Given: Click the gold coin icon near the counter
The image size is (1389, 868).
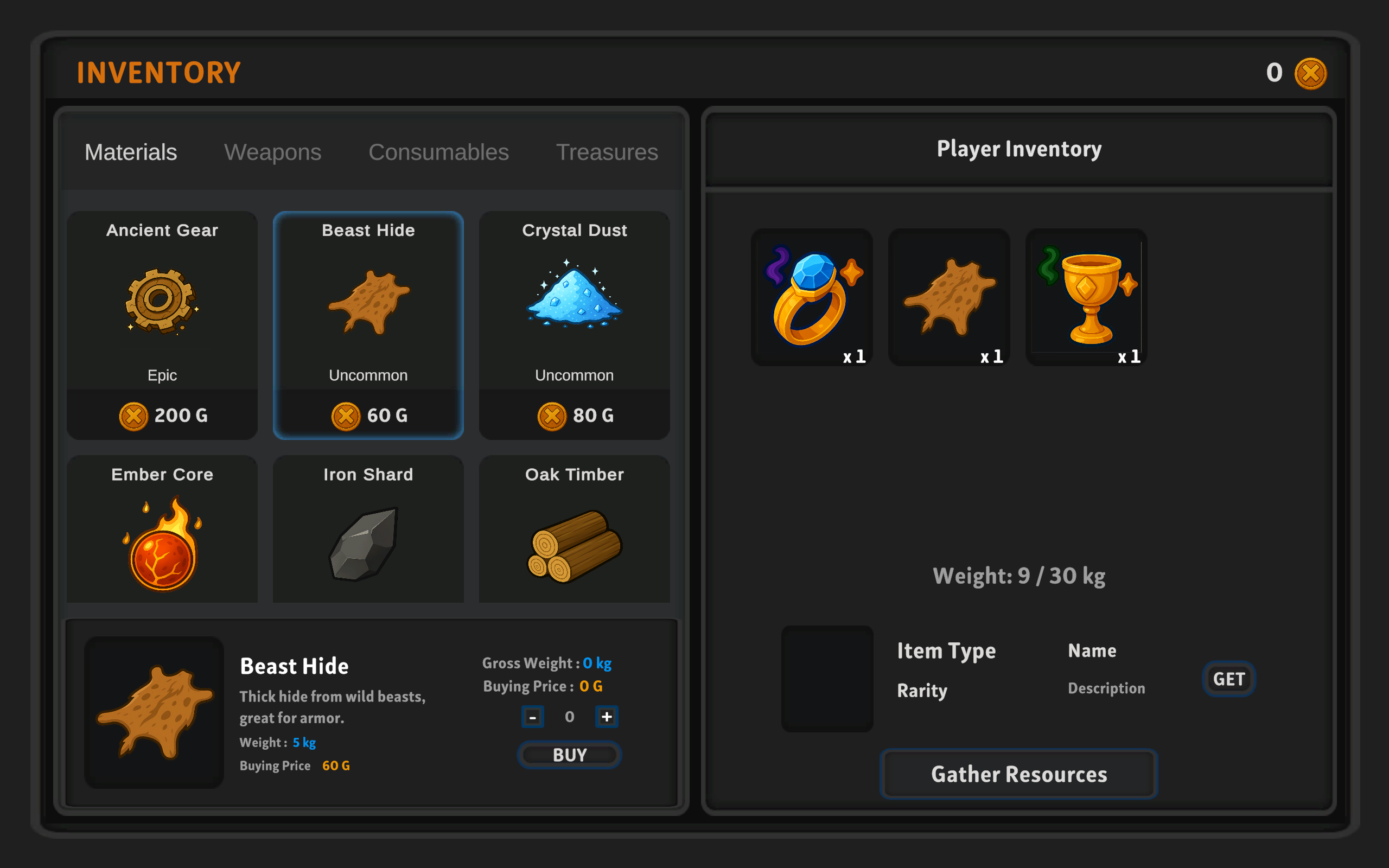Looking at the screenshot, I should (x=1310, y=73).
